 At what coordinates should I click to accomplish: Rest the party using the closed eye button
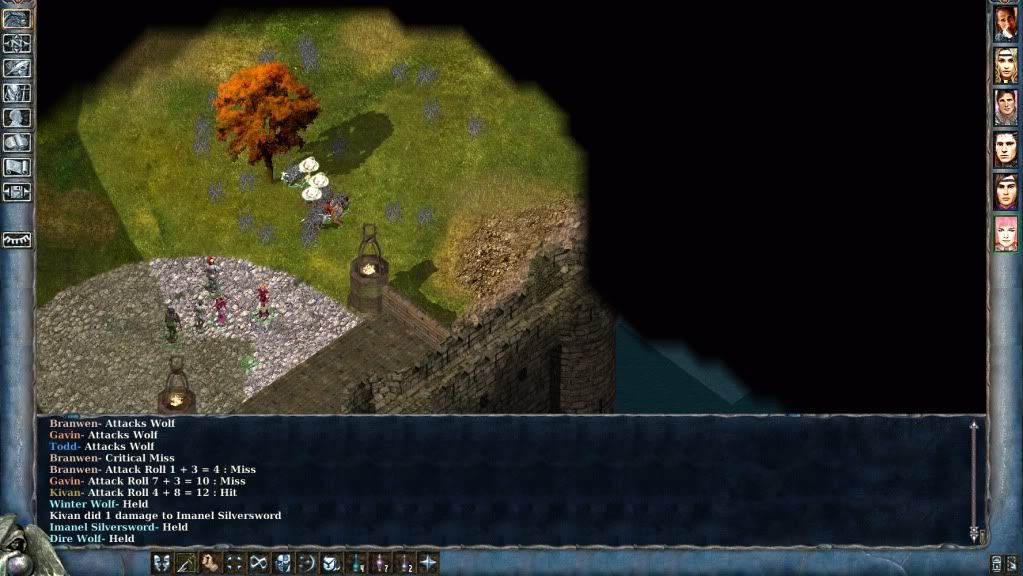point(17,240)
